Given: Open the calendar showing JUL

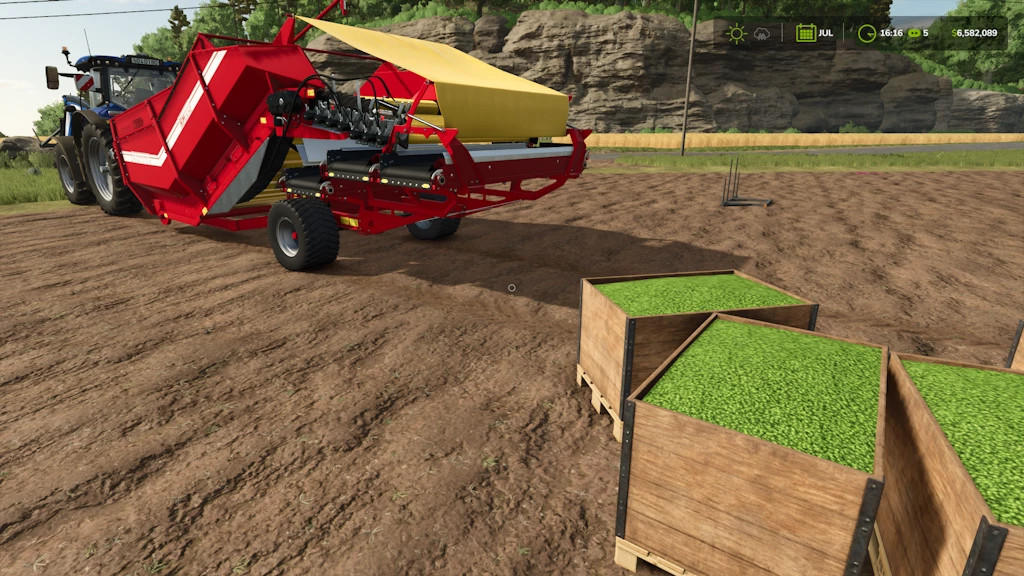Looking at the screenshot, I should [x=806, y=33].
